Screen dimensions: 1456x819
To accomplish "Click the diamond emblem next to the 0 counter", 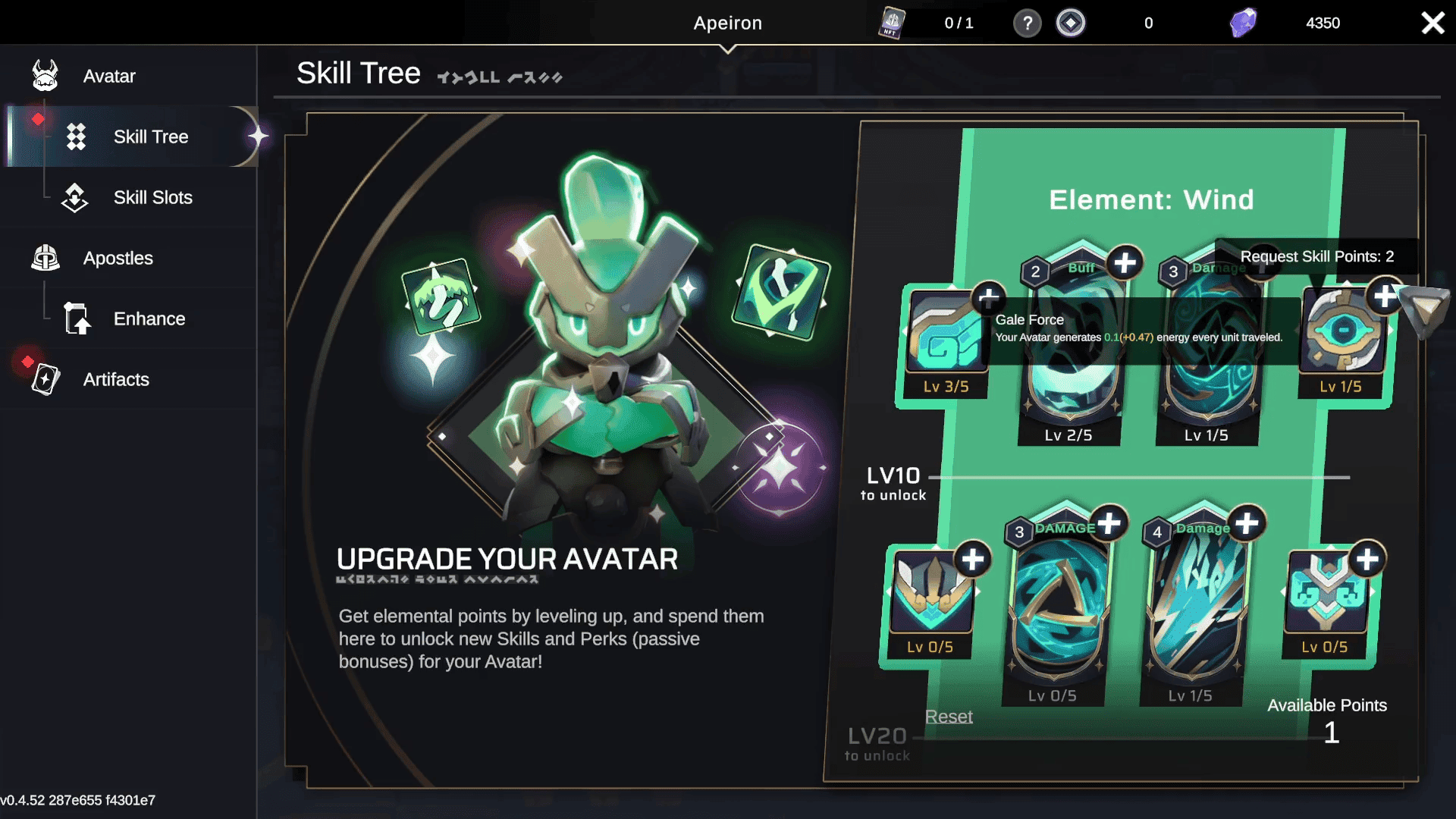I will (1071, 23).
